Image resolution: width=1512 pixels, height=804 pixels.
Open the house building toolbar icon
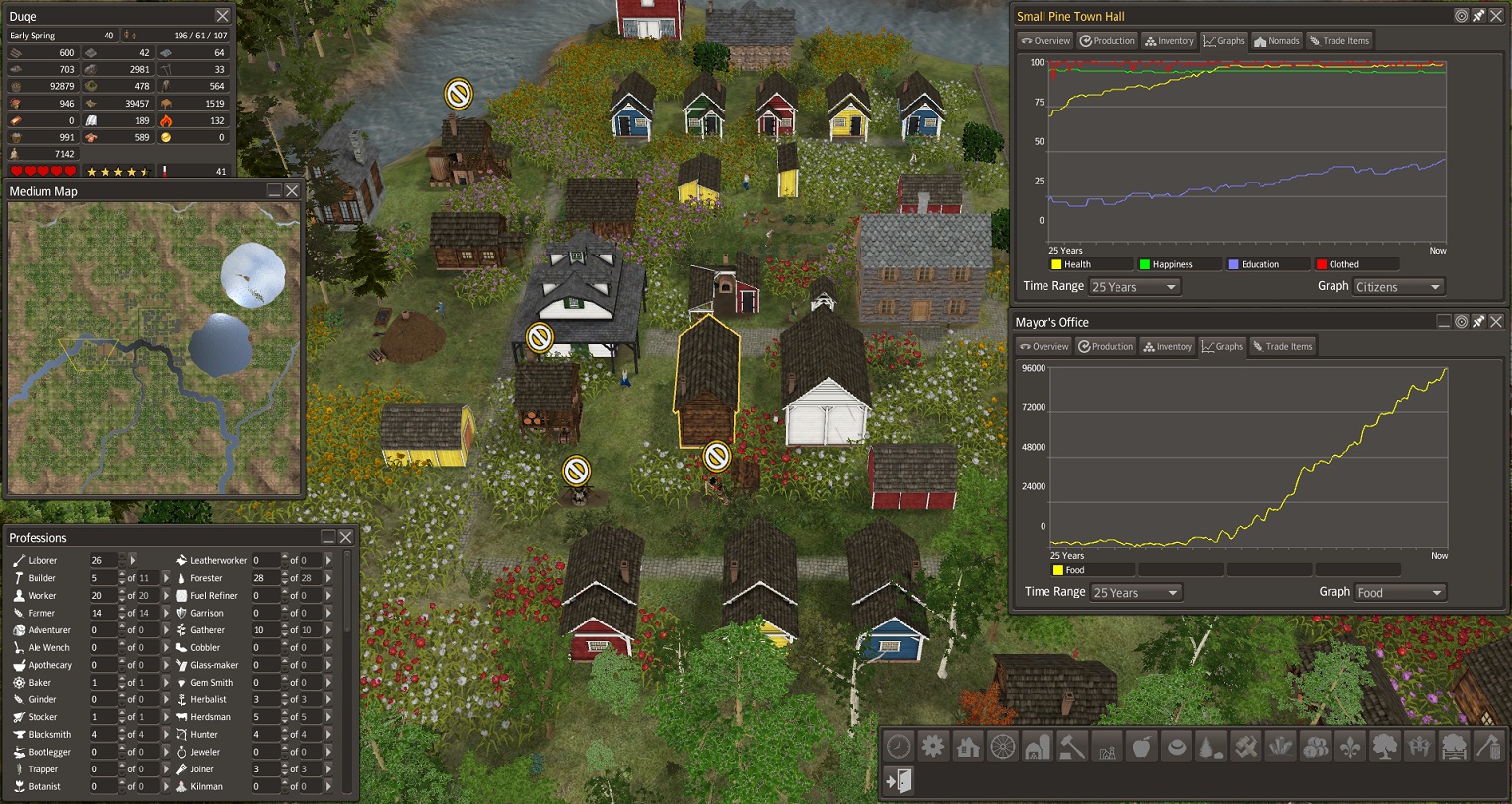tap(968, 747)
